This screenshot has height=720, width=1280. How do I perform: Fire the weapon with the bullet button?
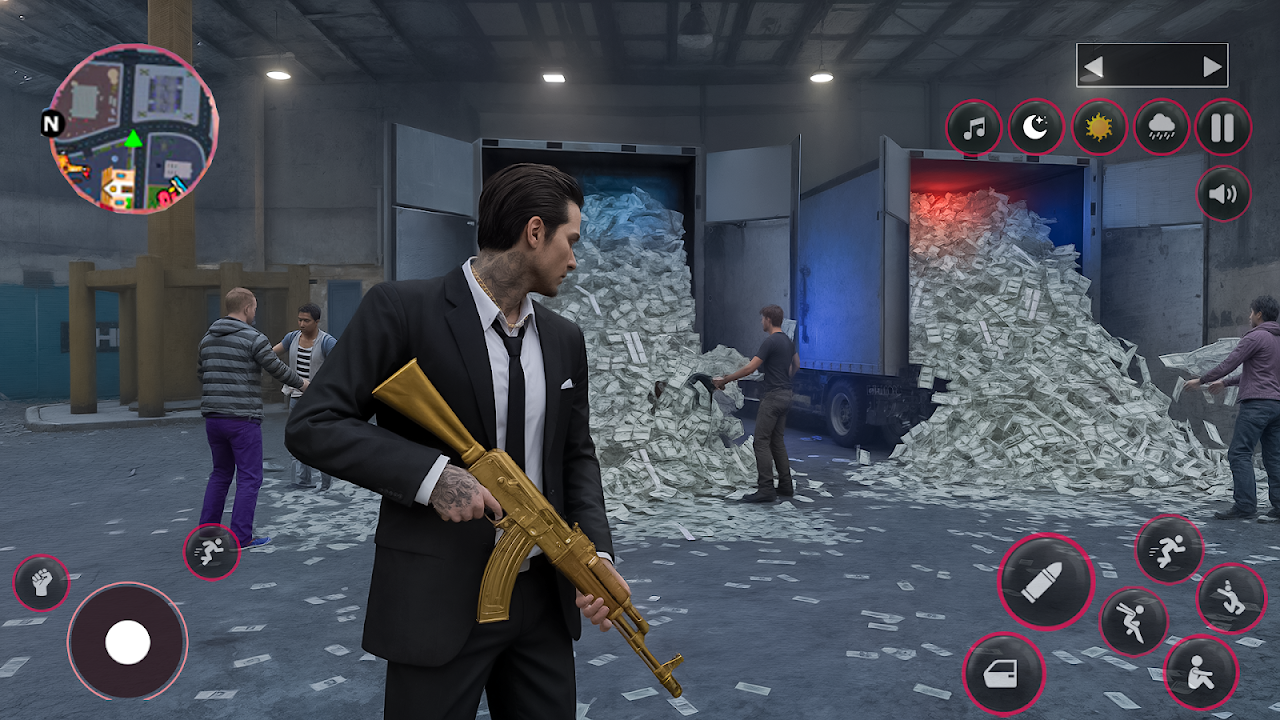1046,581
